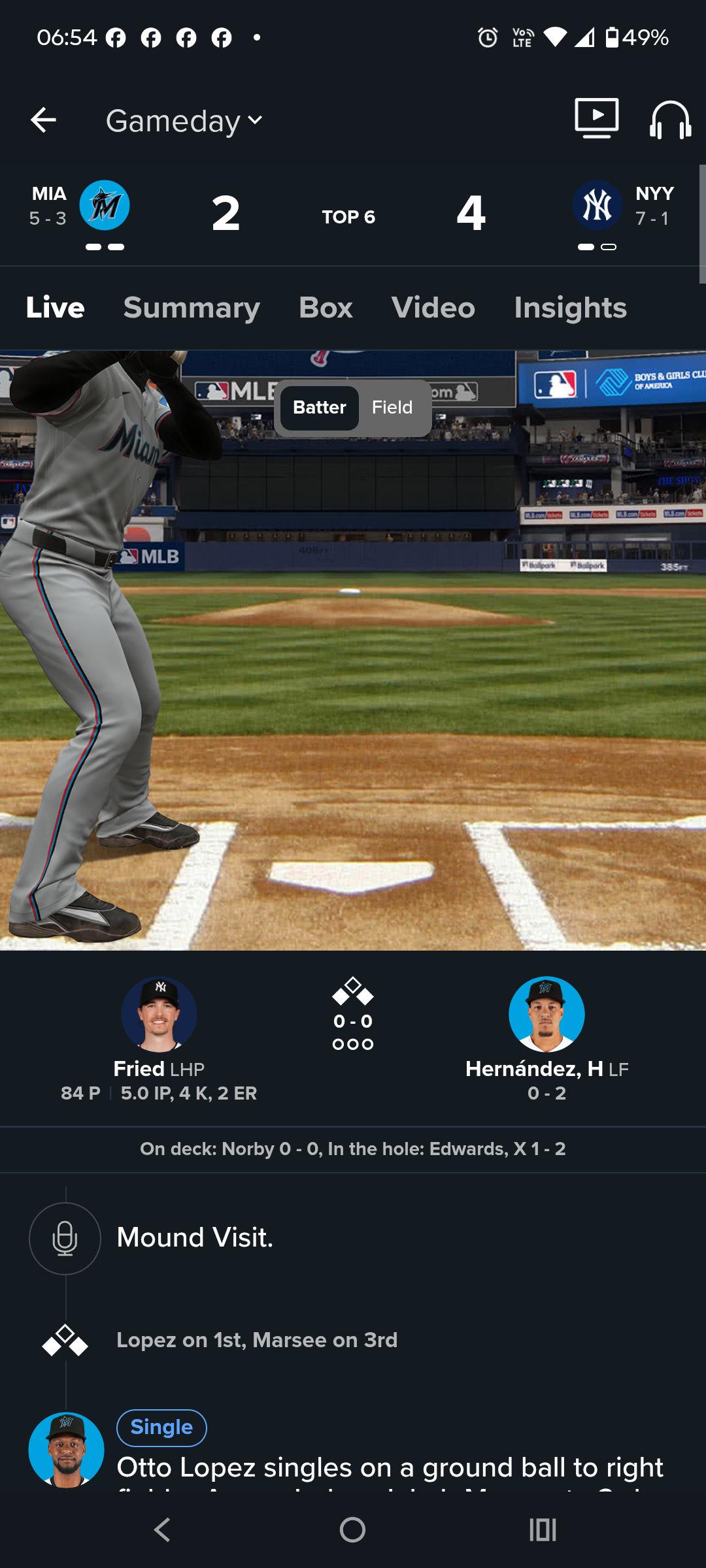Viewport: 706px width, 1568px height.
Task: Open batter Hernández's player photo
Action: 546,1014
